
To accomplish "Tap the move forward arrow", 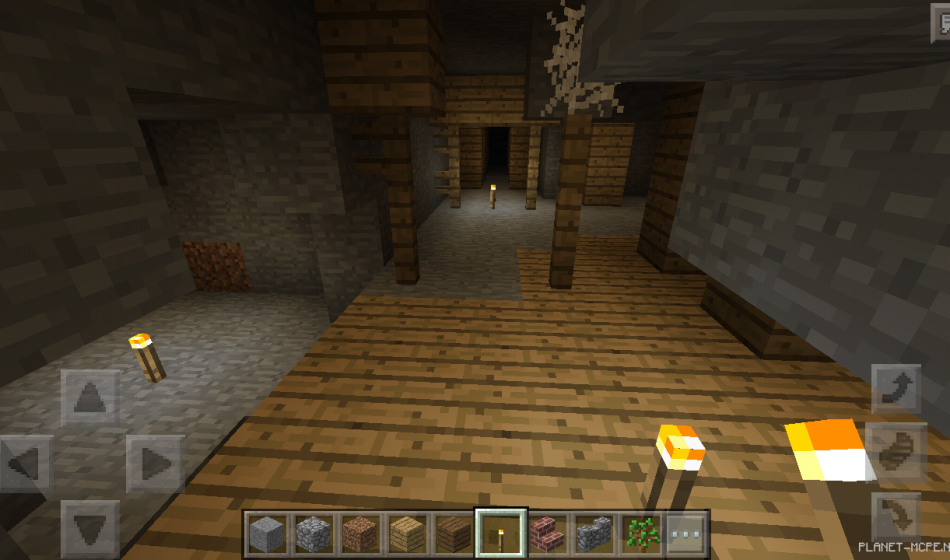I will pyautogui.click(x=90, y=398).
